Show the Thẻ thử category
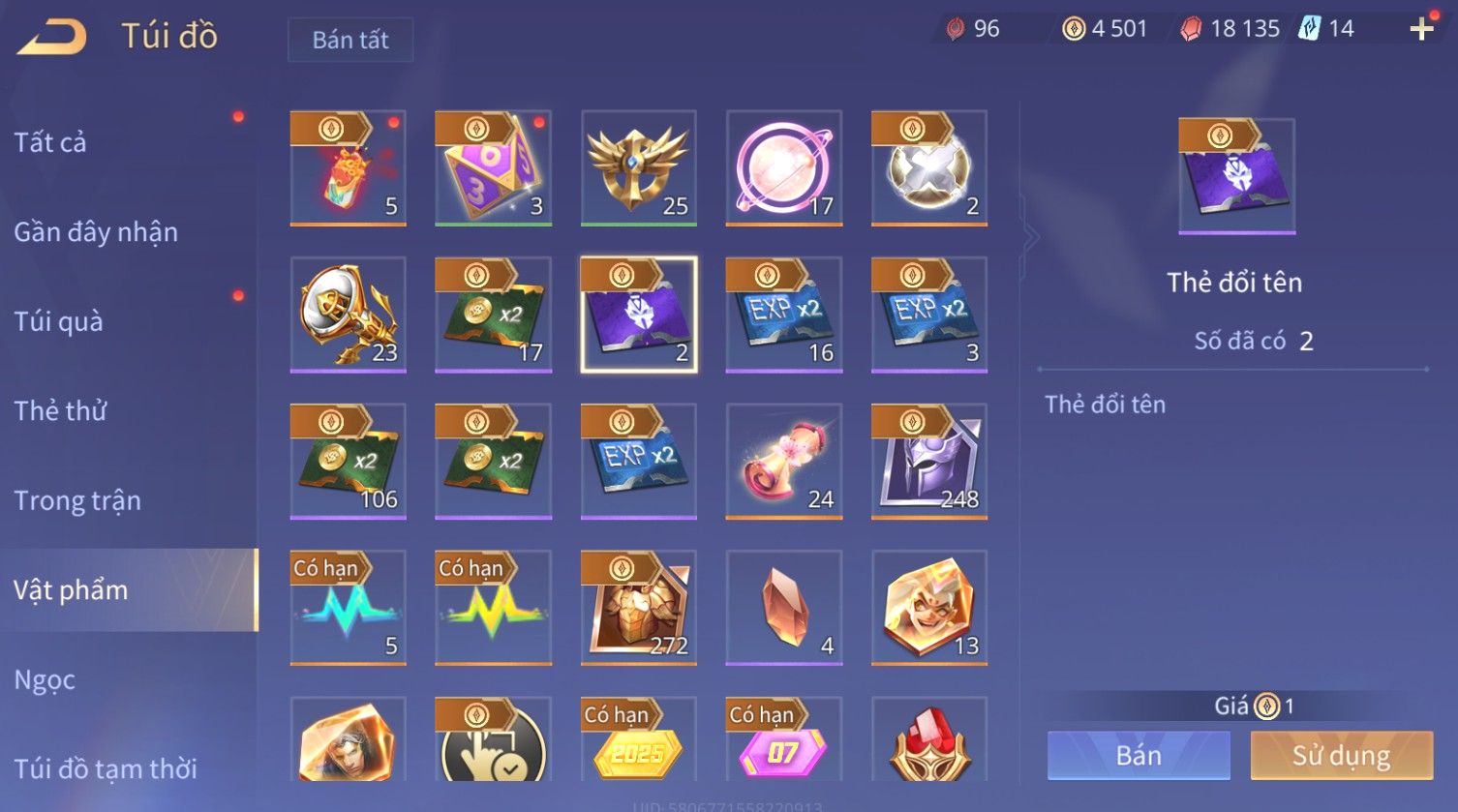 (x=60, y=410)
